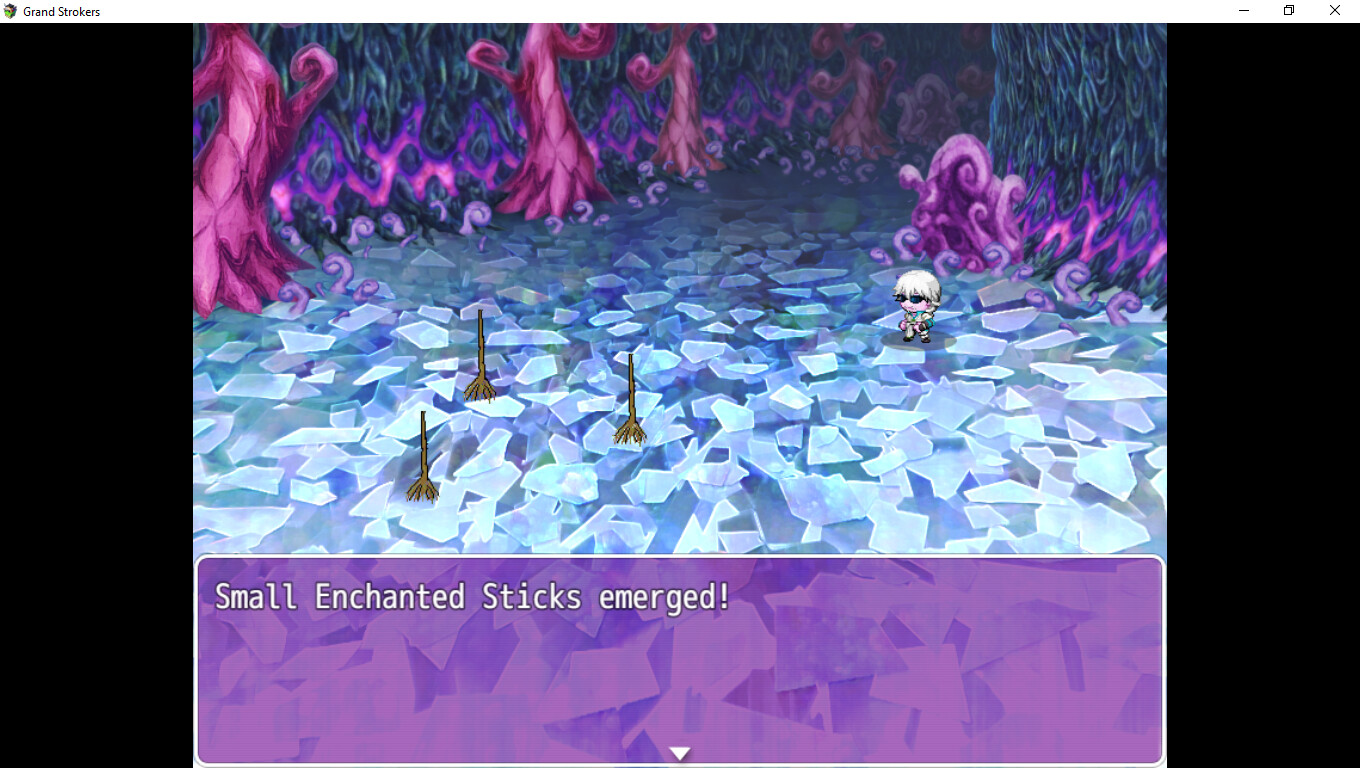Screen dimensions: 1360x768
Task: Click the Grand Strokers title text
Action: pos(62,11)
